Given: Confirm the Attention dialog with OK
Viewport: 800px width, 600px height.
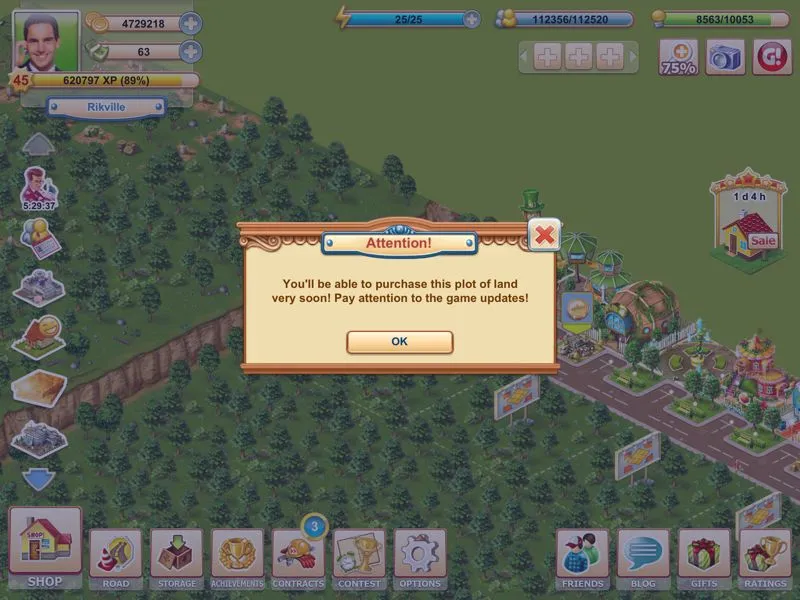Looking at the screenshot, I should pyautogui.click(x=399, y=342).
